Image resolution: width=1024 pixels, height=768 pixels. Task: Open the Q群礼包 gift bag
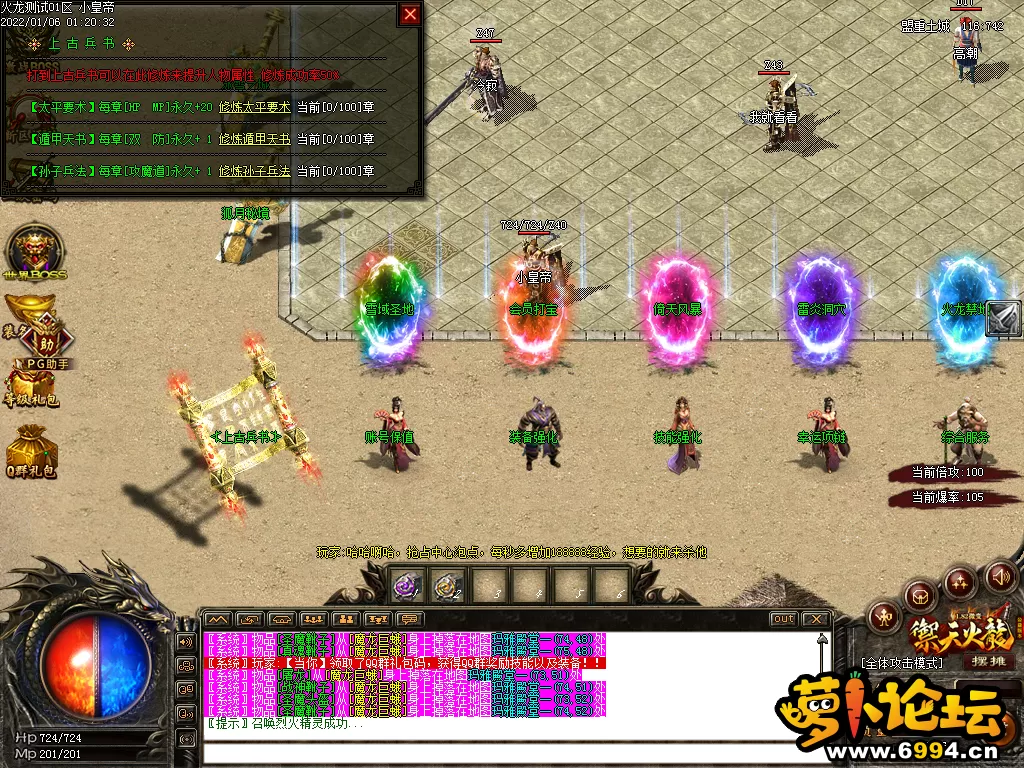[x=31, y=450]
